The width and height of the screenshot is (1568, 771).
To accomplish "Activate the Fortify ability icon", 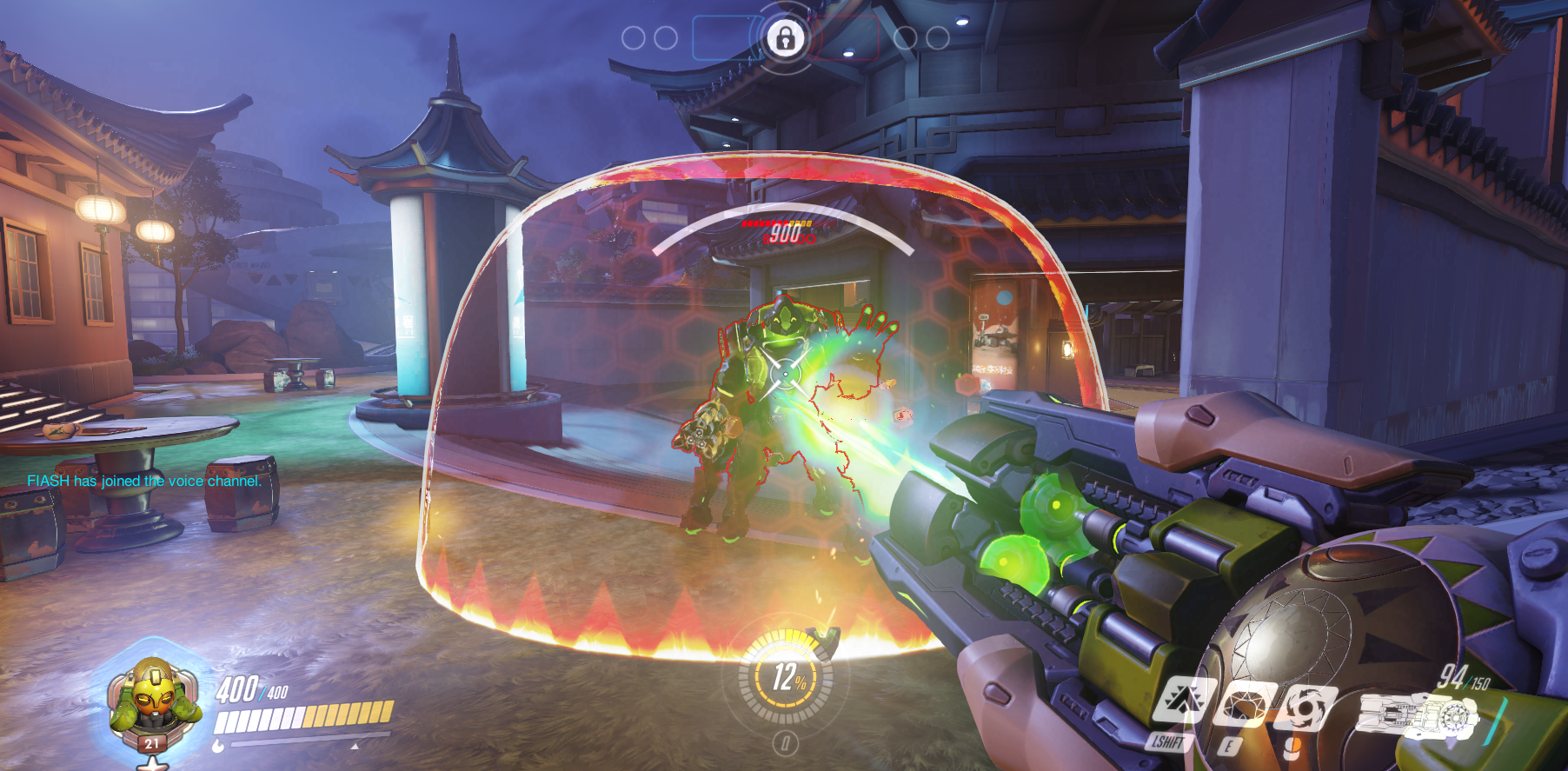I will pyautogui.click(x=1181, y=701).
